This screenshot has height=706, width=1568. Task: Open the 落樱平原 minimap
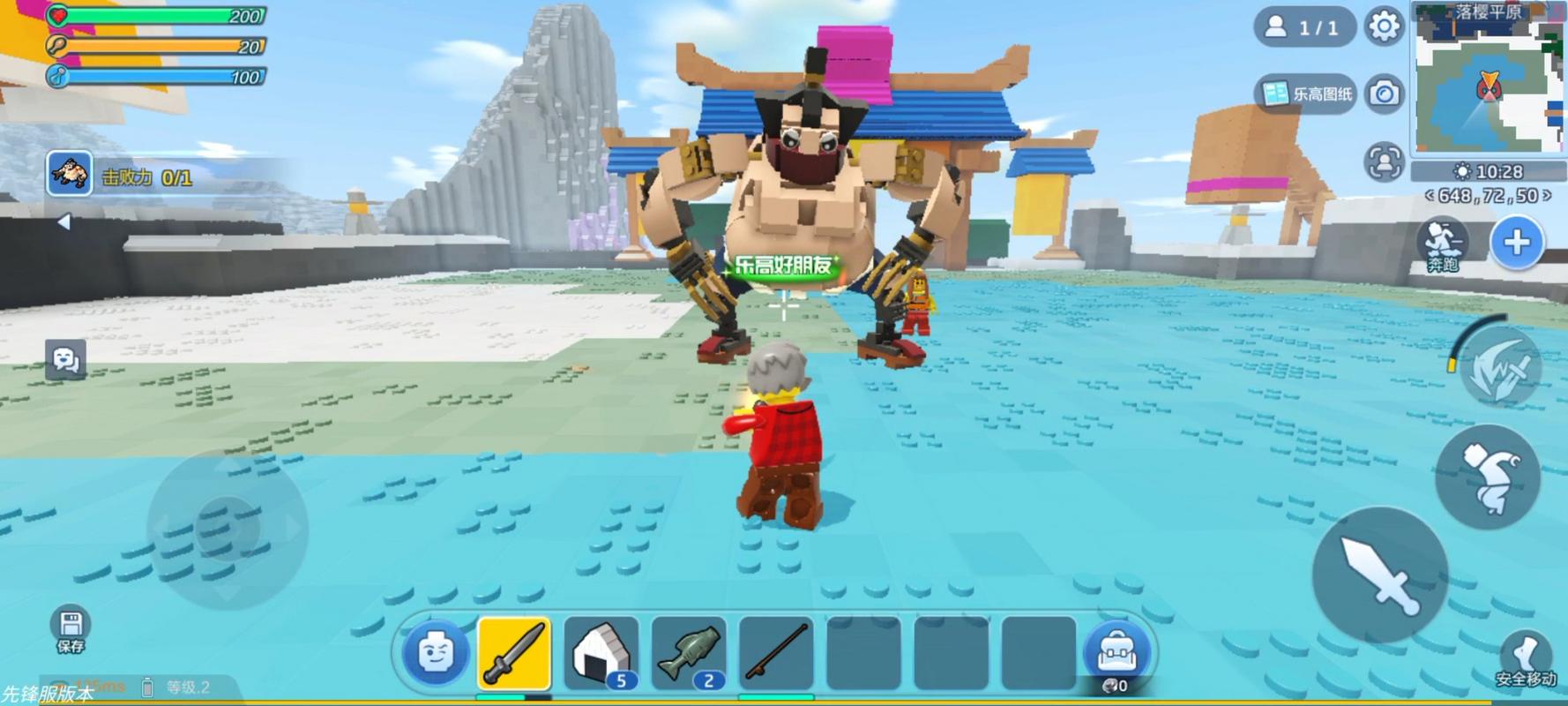point(1489,81)
